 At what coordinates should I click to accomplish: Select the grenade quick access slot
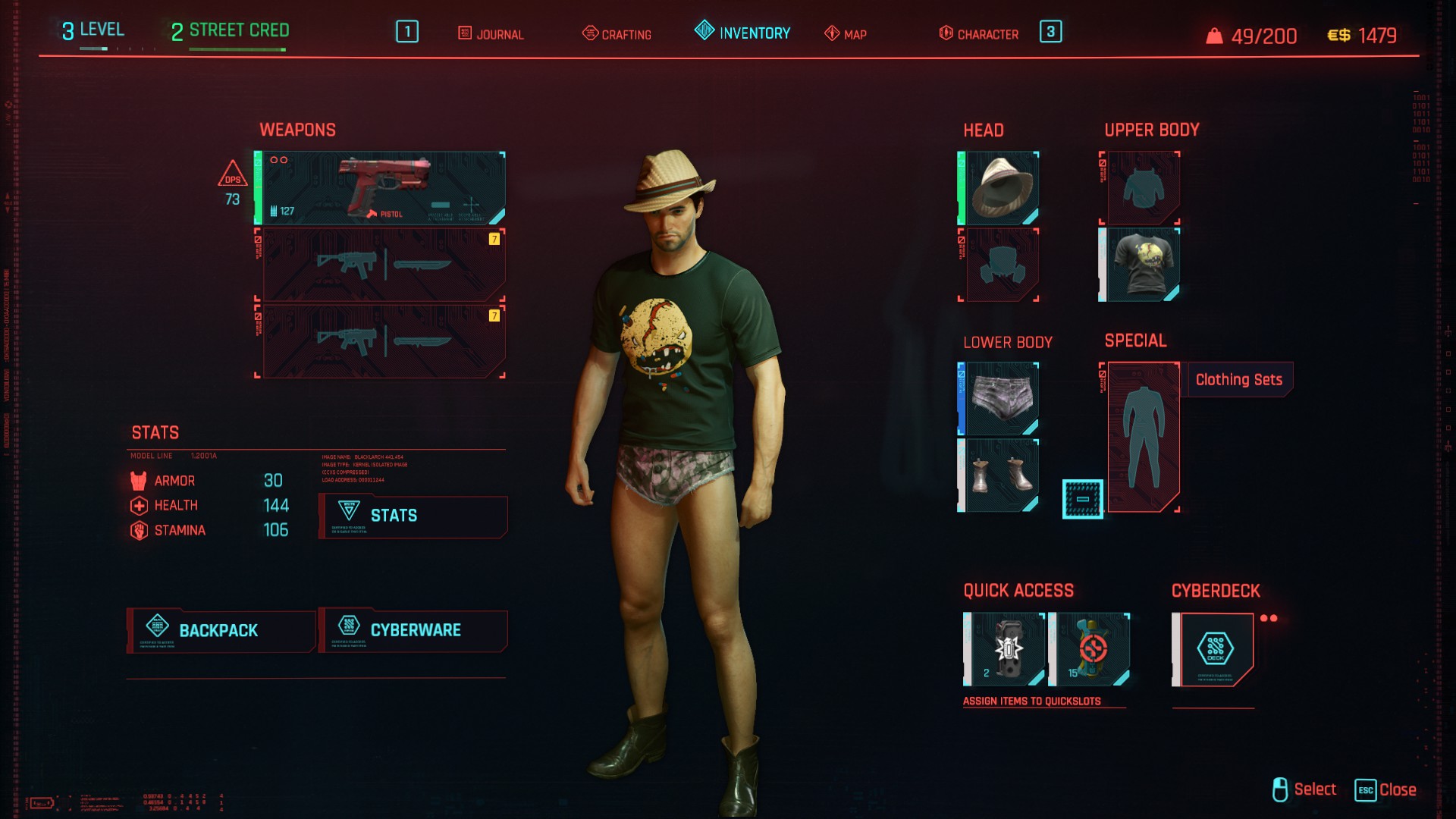1006,649
